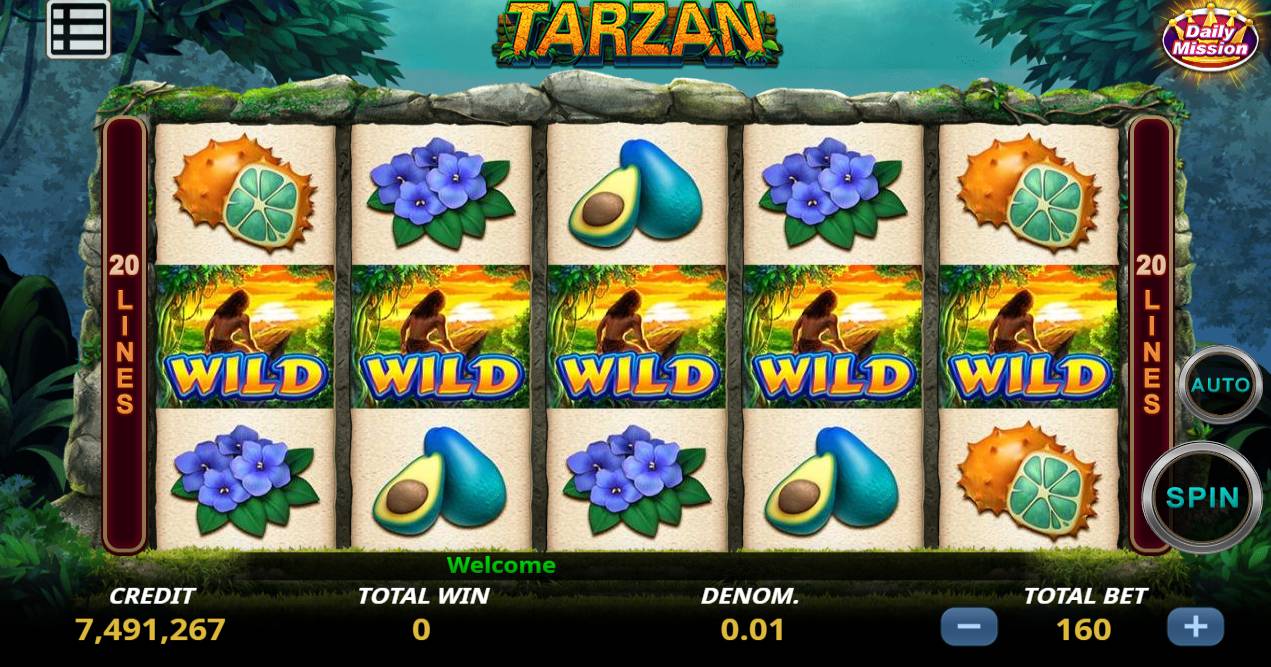
Task: Decrease total bet with minus button
Action: pyautogui.click(x=968, y=628)
